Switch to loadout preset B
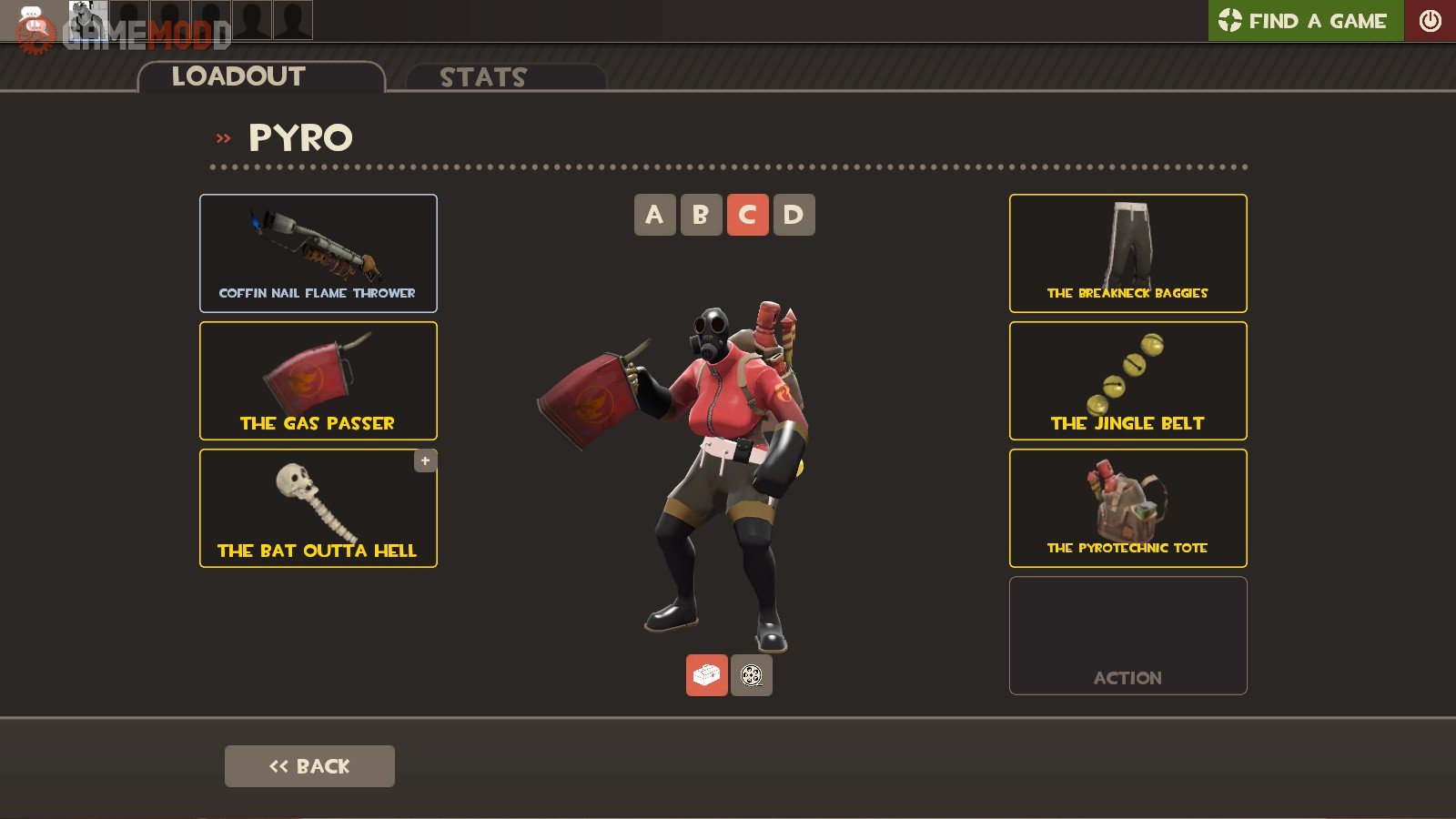Image resolution: width=1456 pixels, height=819 pixels. [701, 215]
